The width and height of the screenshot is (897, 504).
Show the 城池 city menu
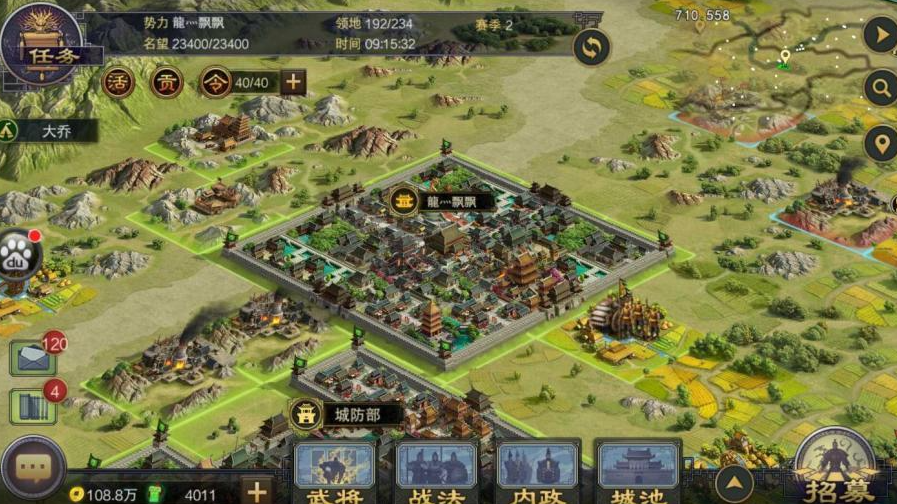click(638, 473)
